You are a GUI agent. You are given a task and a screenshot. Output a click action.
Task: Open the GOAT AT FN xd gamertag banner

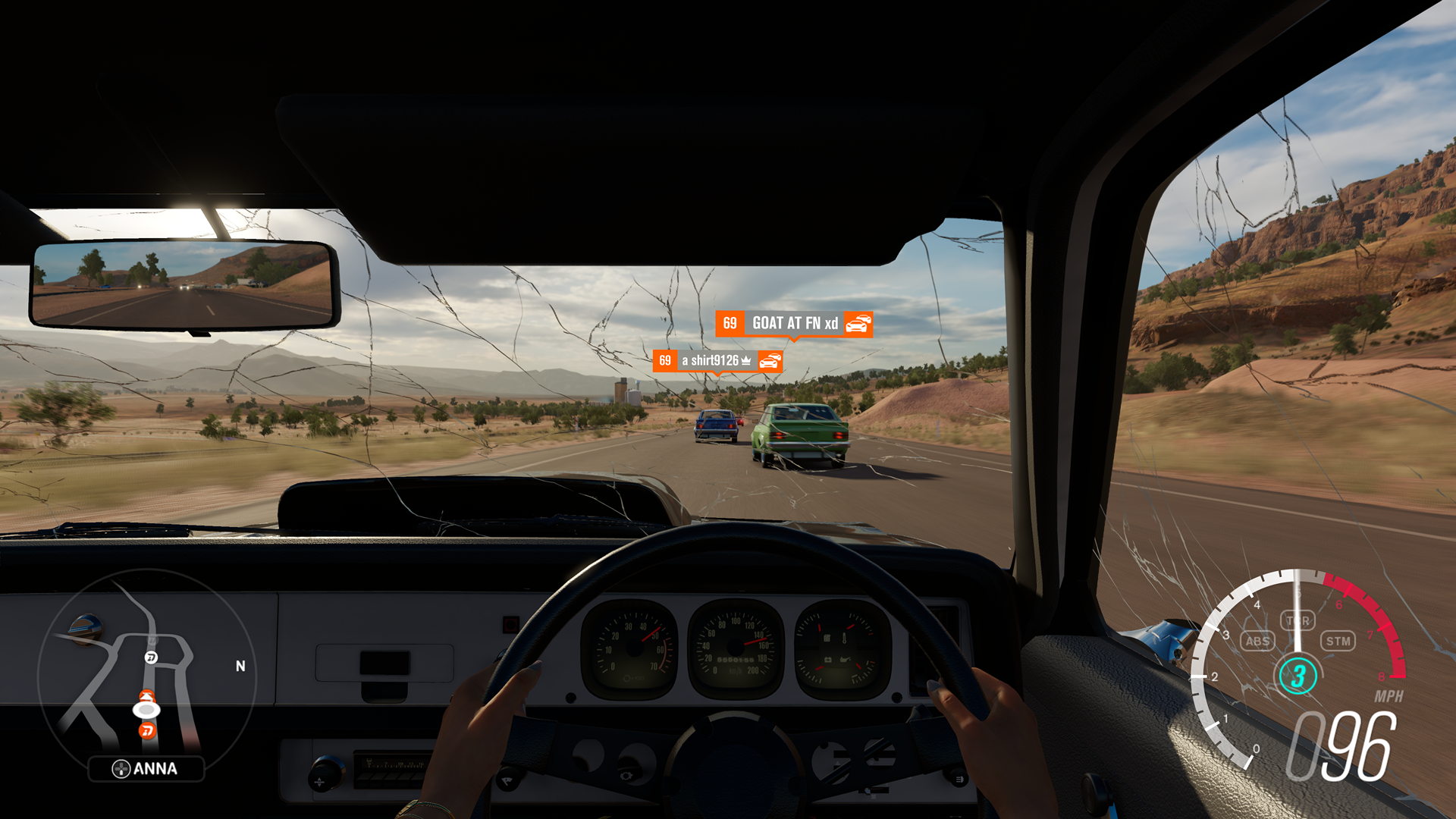[x=795, y=323]
